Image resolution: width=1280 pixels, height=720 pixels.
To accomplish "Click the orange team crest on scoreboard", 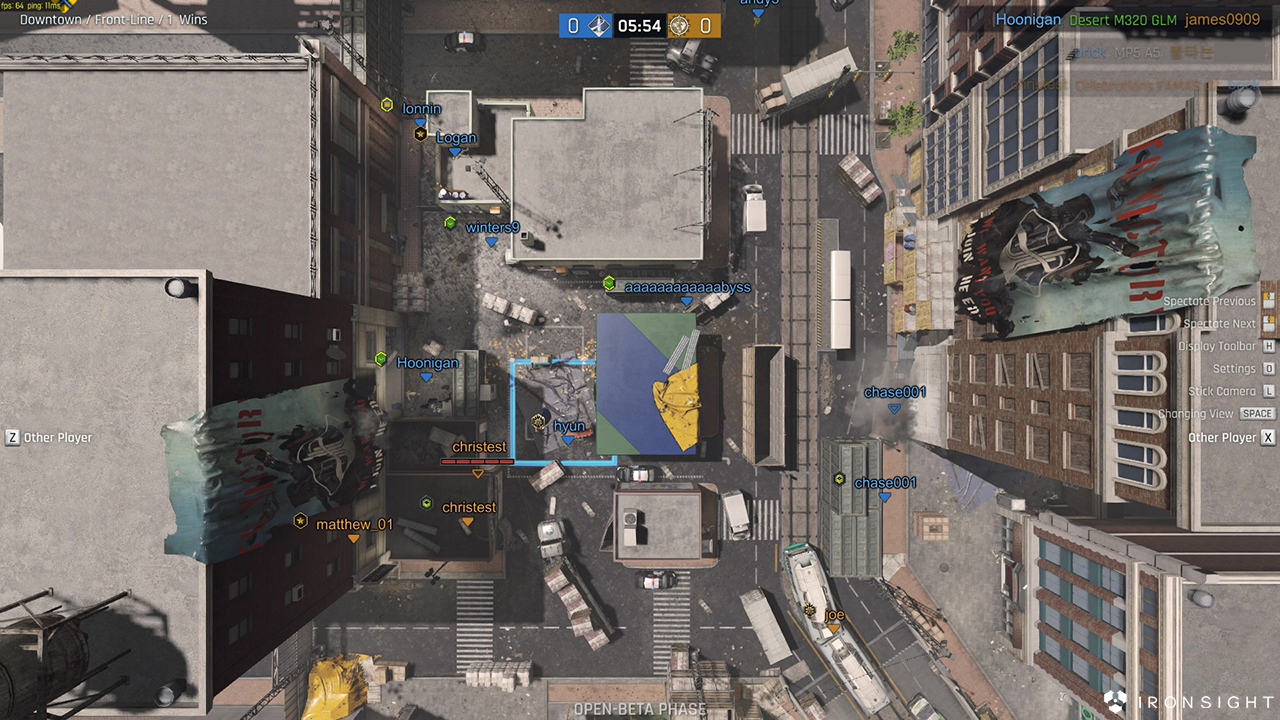I will point(679,25).
